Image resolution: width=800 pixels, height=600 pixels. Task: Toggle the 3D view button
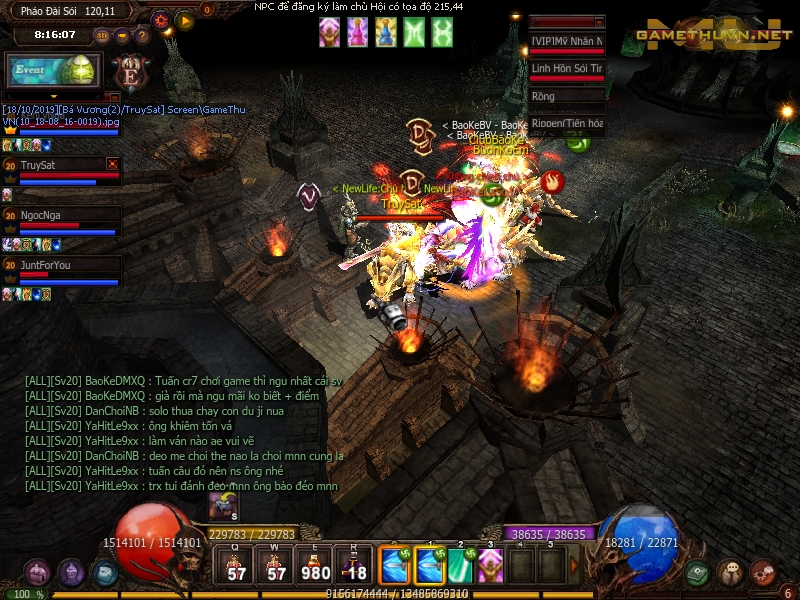tap(102, 36)
